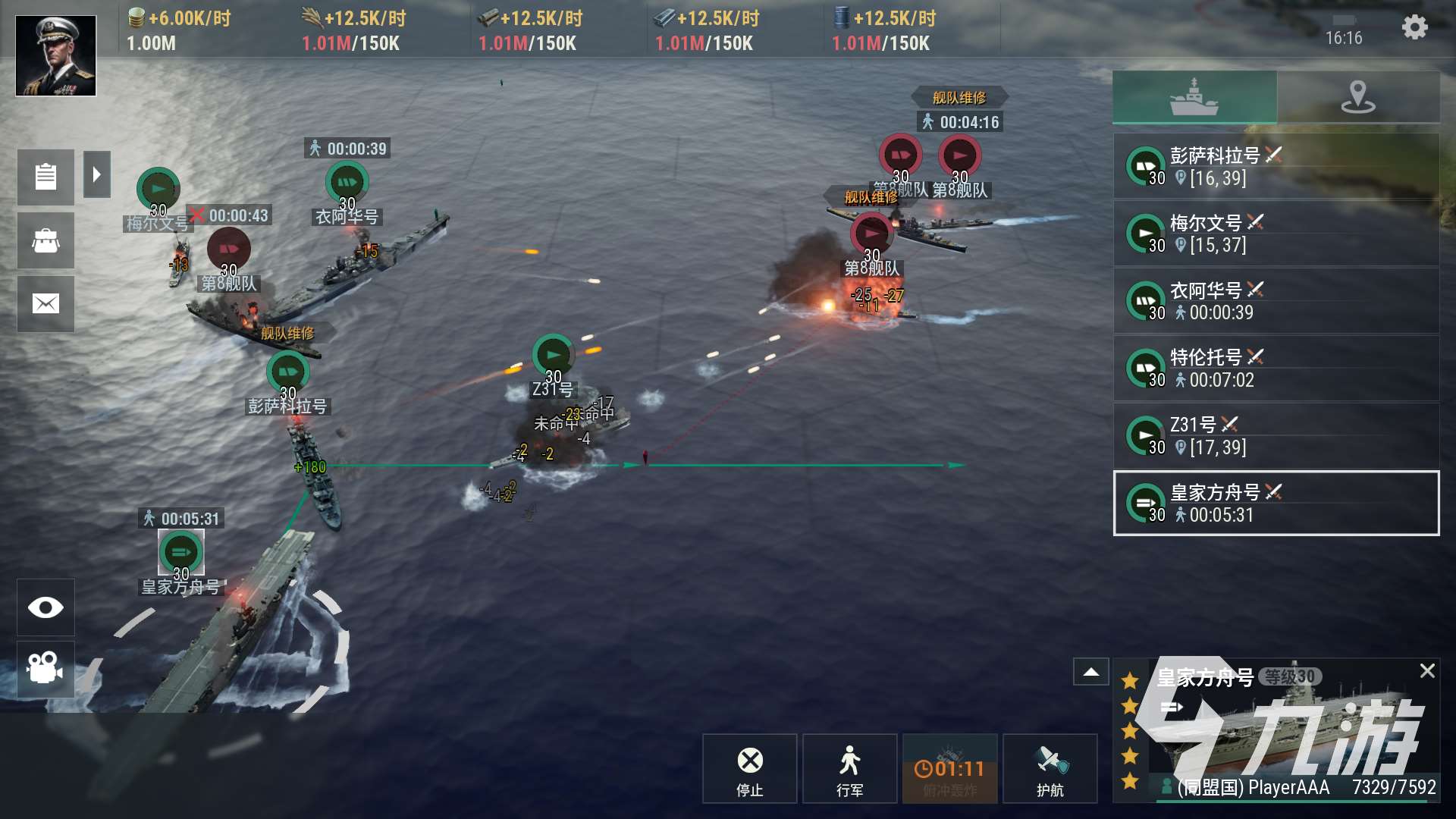Expand the ship panel with up arrow

1091,672
